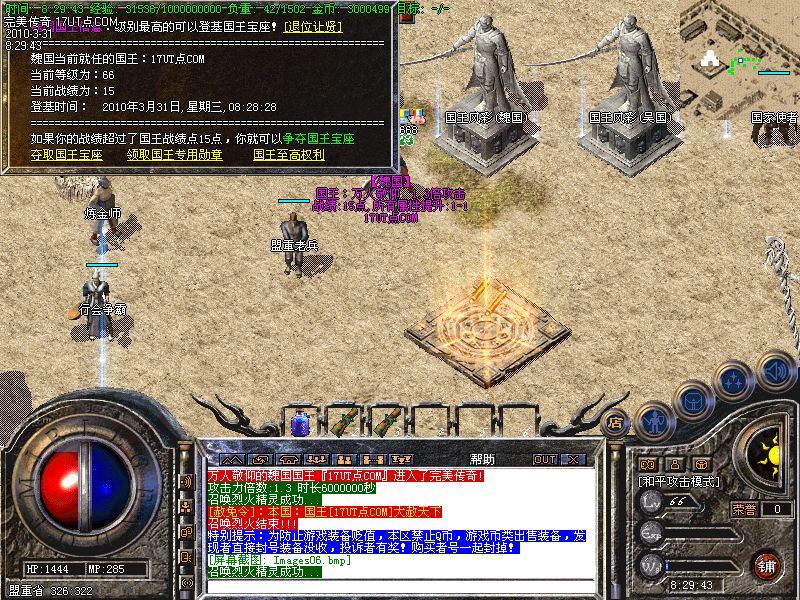Click the green 争夺国王宝座 link
Image resolution: width=800 pixels, height=600 pixels.
319,139
